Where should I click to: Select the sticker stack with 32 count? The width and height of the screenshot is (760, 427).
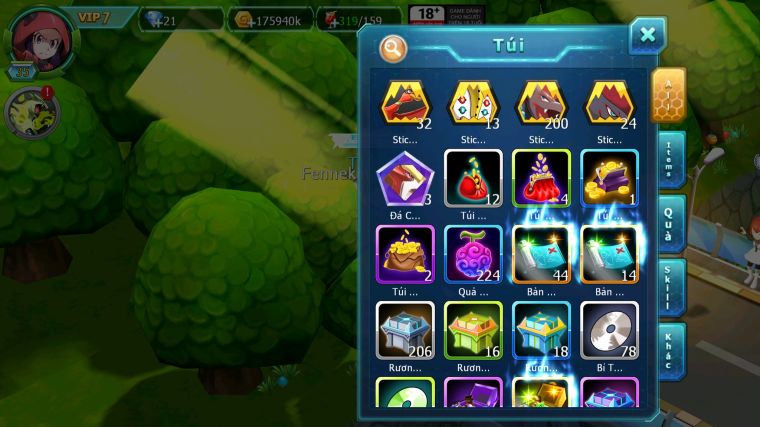click(405, 103)
